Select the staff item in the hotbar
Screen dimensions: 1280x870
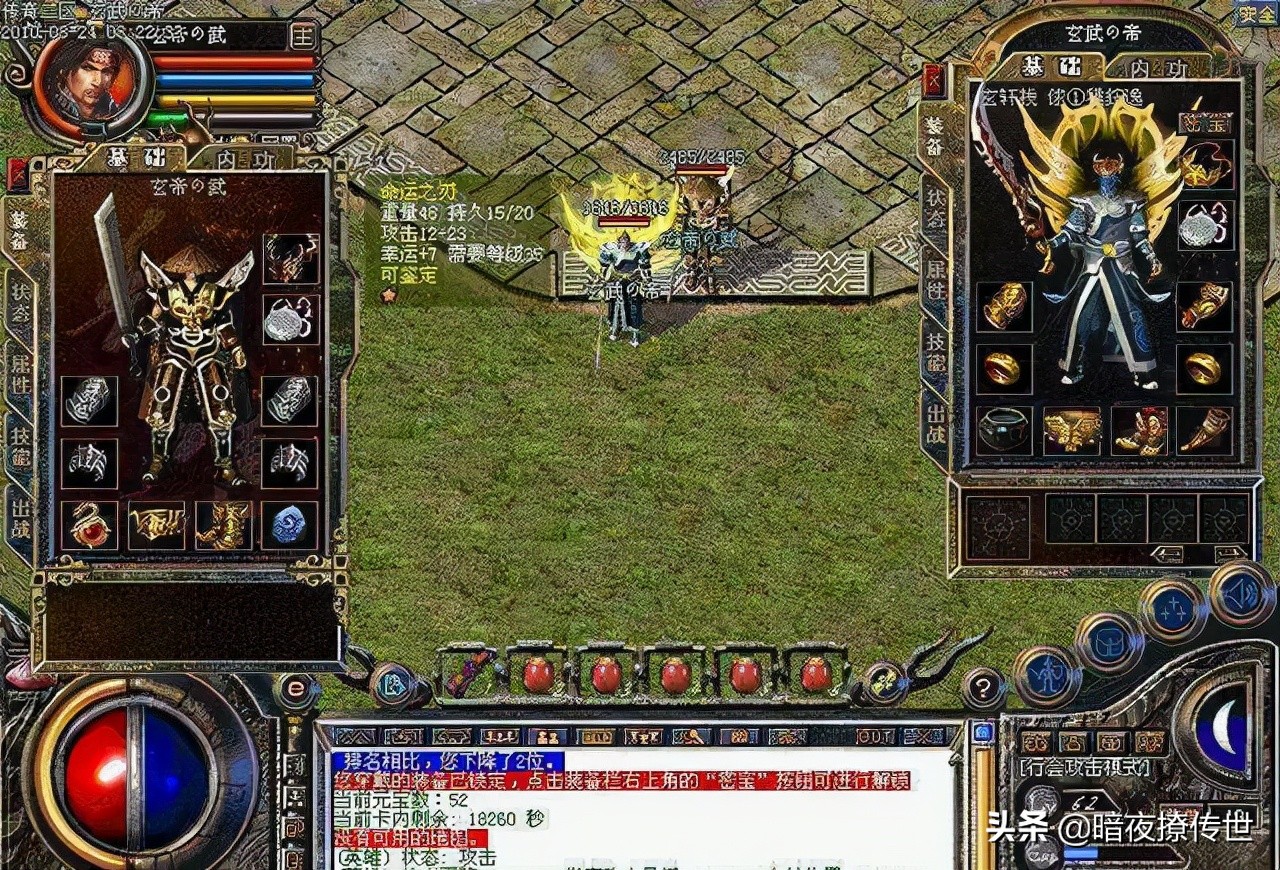click(468, 673)
